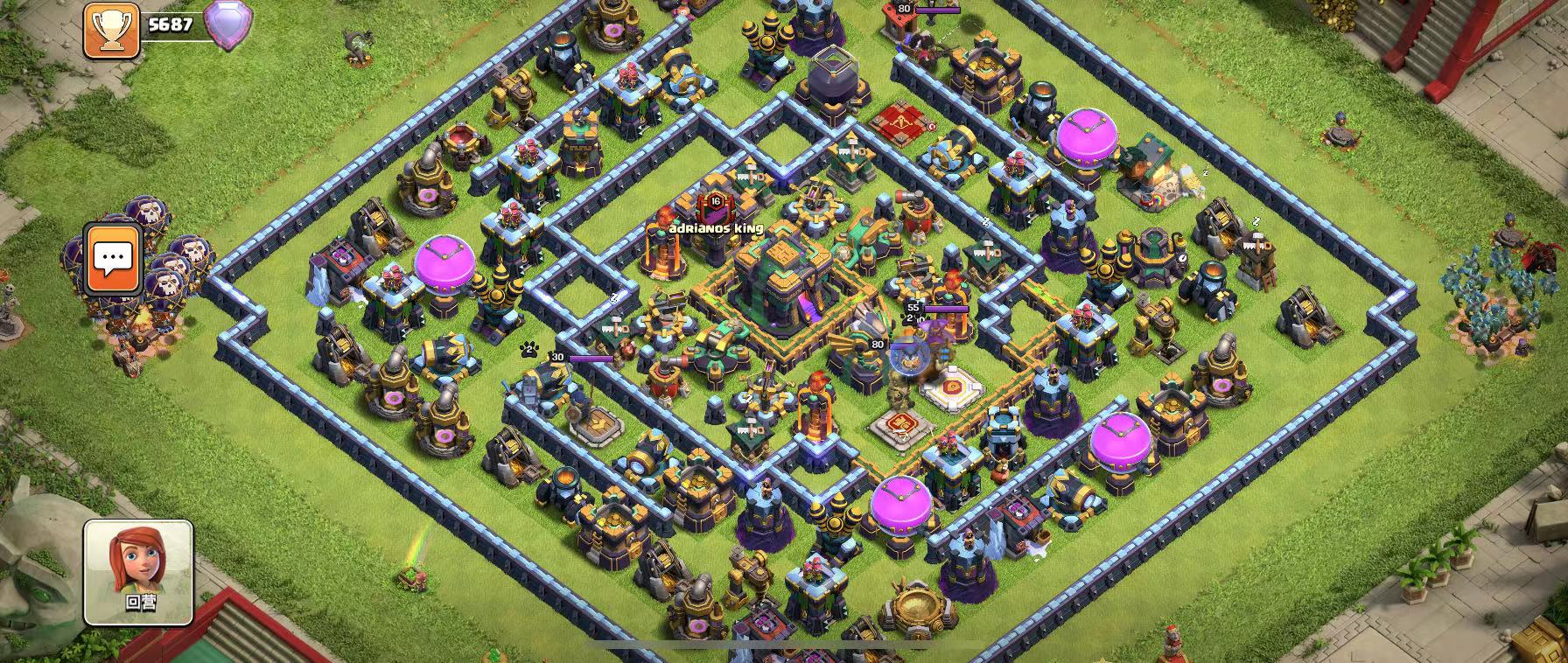This screenshot has width=1568, height=663.
Task: Return home with the 回营 button
Action: tap(138, 572)
